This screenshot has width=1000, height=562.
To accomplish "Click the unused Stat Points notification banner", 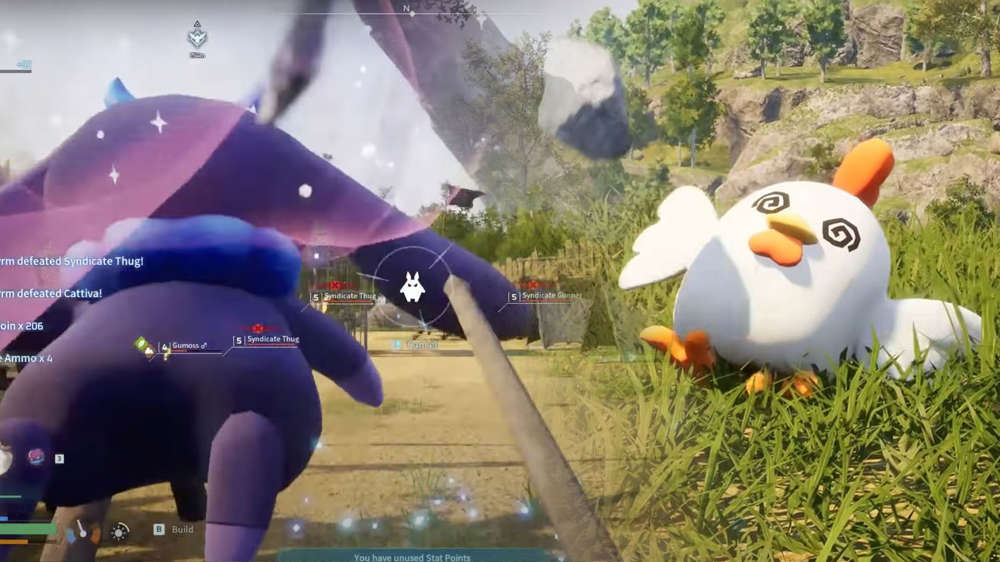I will click(412, 556).
